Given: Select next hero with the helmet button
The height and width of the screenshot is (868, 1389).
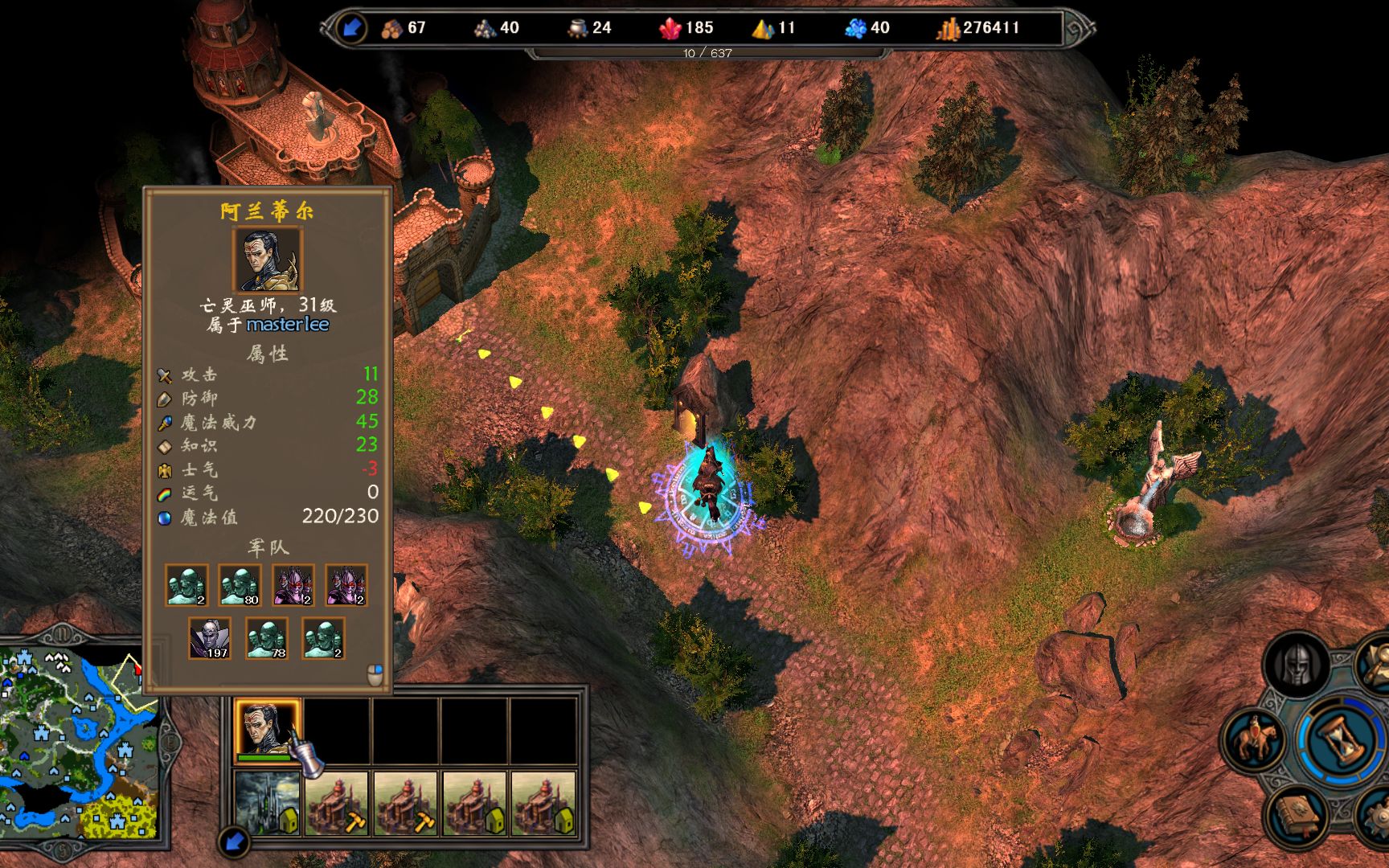Looking at the screenshot, I should click(1295, 665).
